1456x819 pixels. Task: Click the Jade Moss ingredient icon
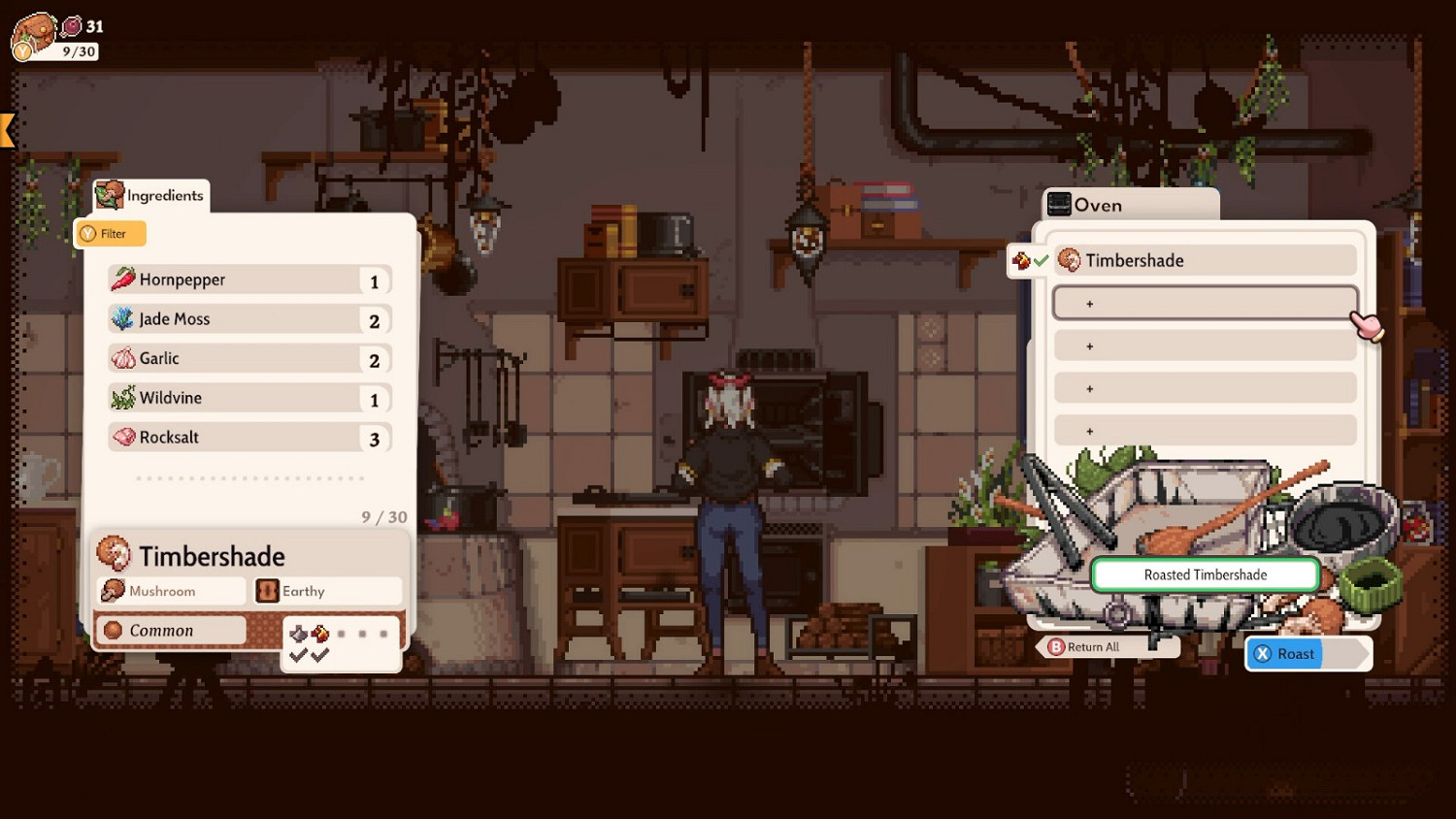pos(122,318)
